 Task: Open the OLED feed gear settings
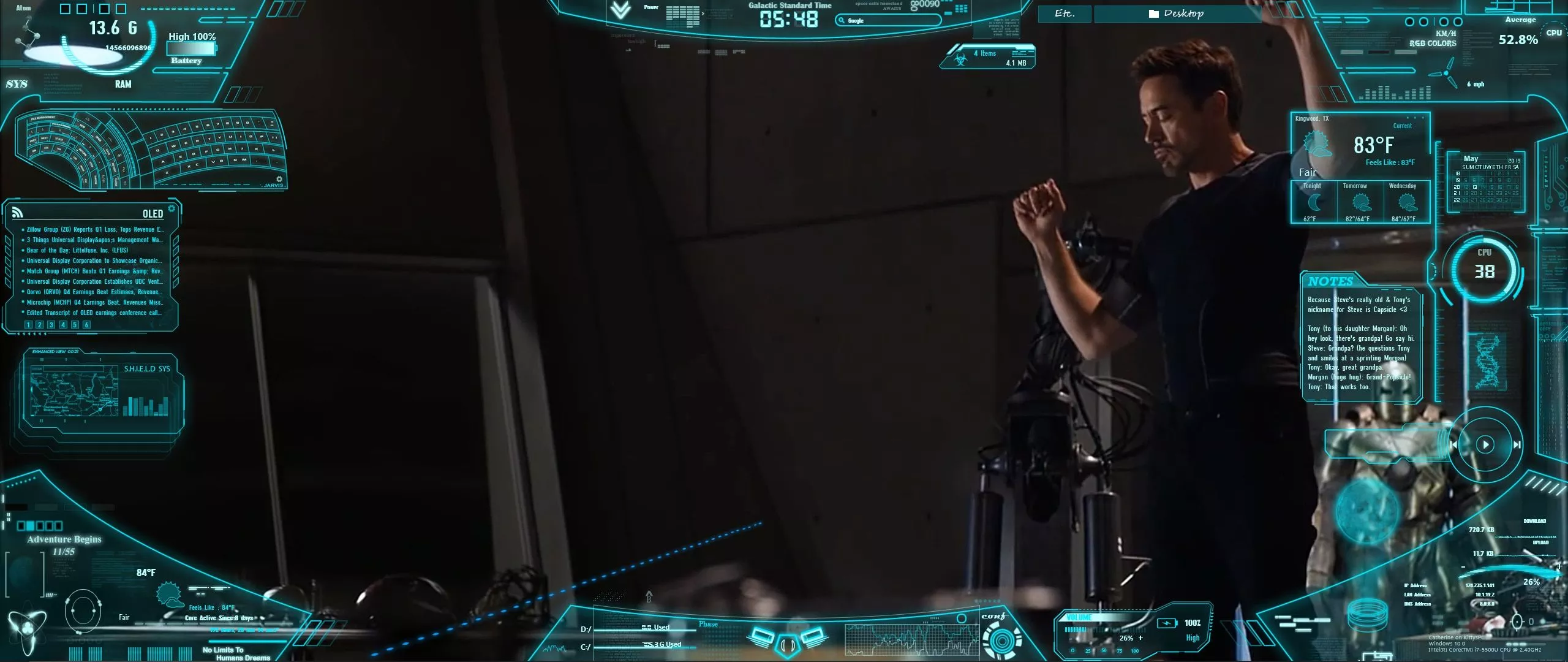pos(171,208)
